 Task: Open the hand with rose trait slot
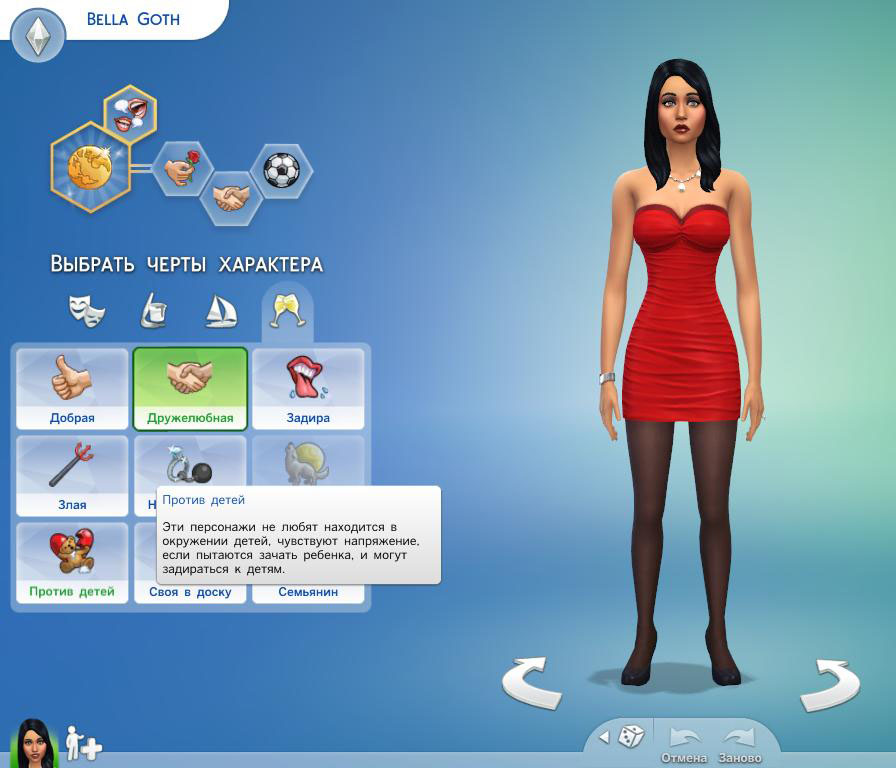[x=182, y=169]
